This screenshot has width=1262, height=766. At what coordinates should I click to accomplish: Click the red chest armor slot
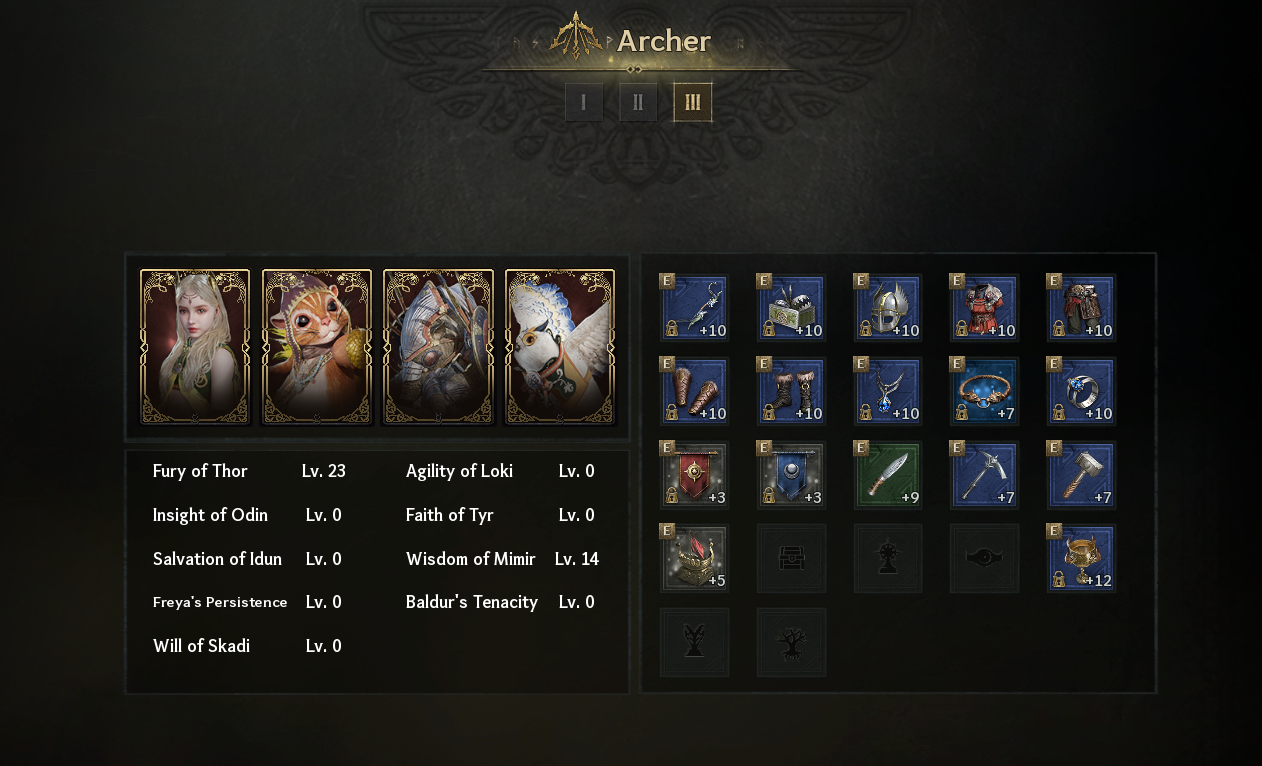point(984,309)
